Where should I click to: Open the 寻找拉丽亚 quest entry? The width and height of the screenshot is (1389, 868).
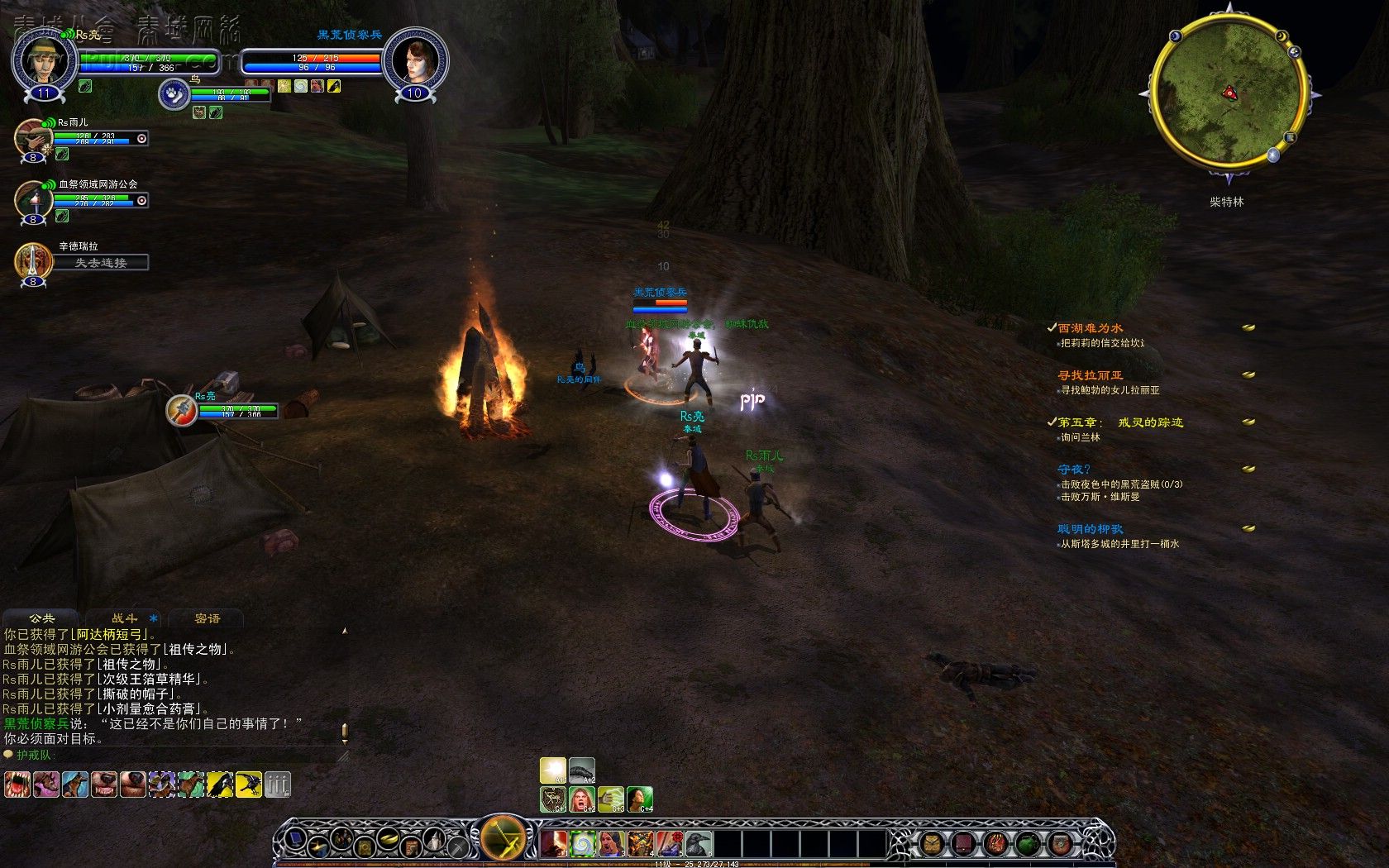click(1090, 375)
